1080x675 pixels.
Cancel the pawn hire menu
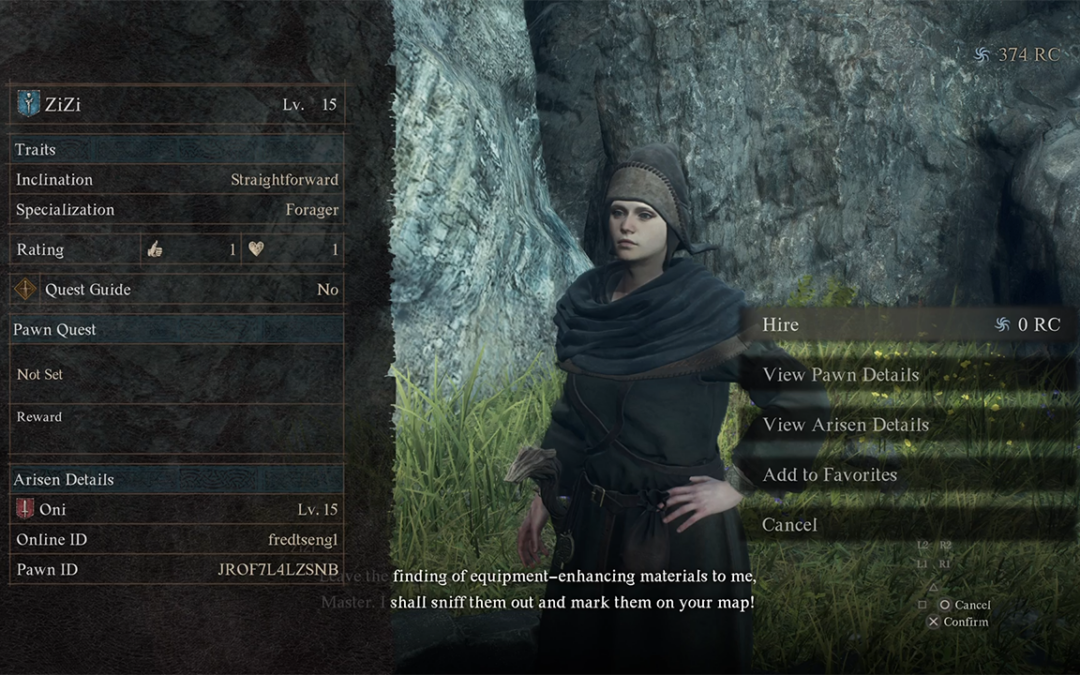790,525
